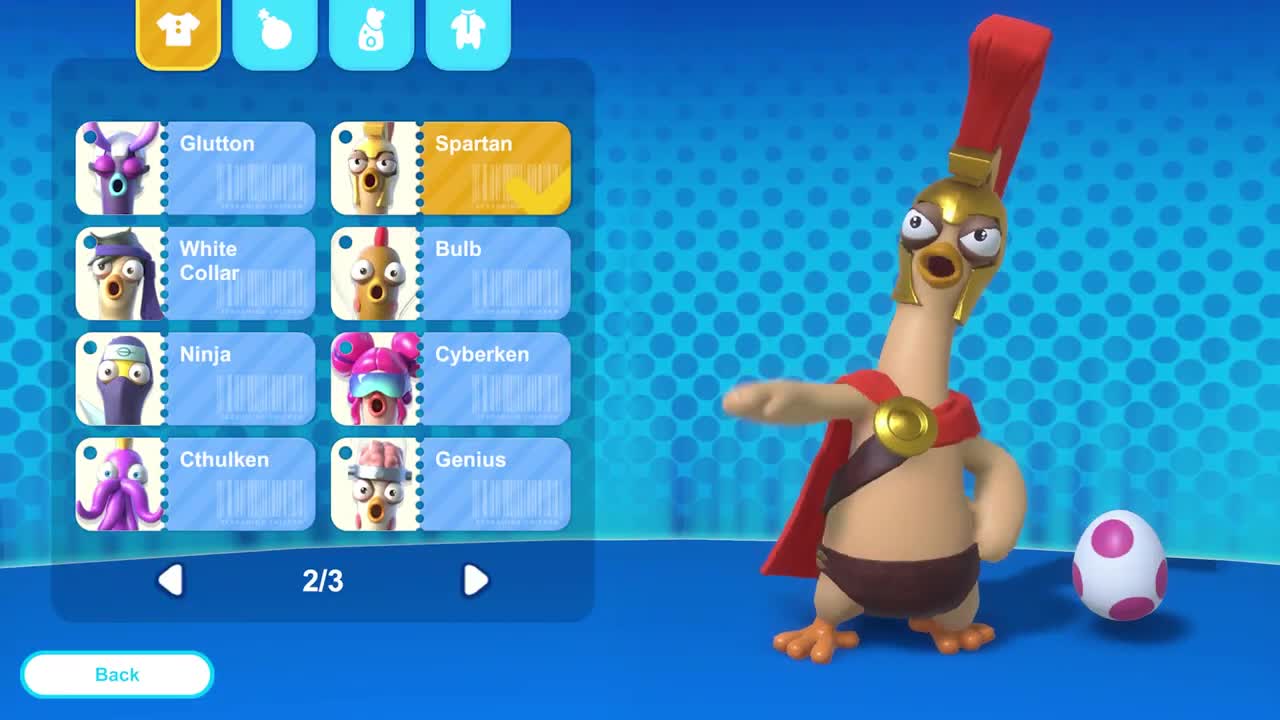Switch to the bodysuit tab
Image resolution: width=1280 pixels, height=720 pixels.
click(468, 32)
